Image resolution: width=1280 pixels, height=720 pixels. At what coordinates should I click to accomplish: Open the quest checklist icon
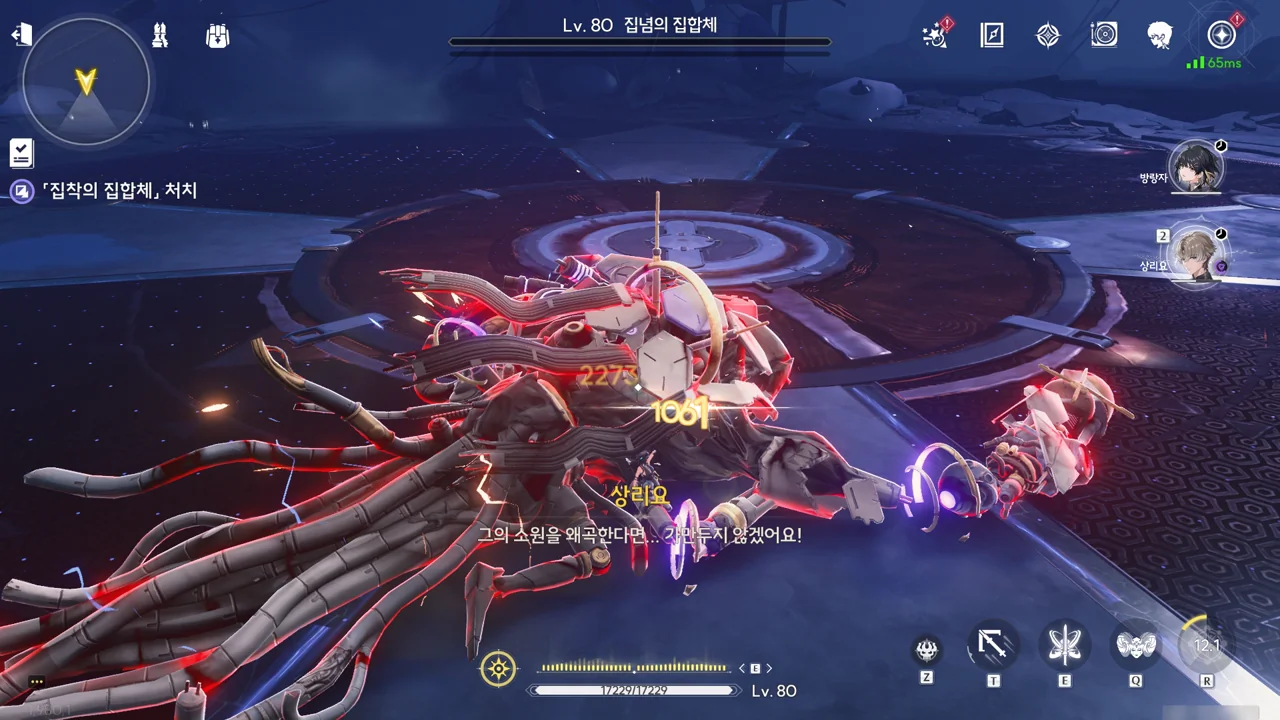21,153
